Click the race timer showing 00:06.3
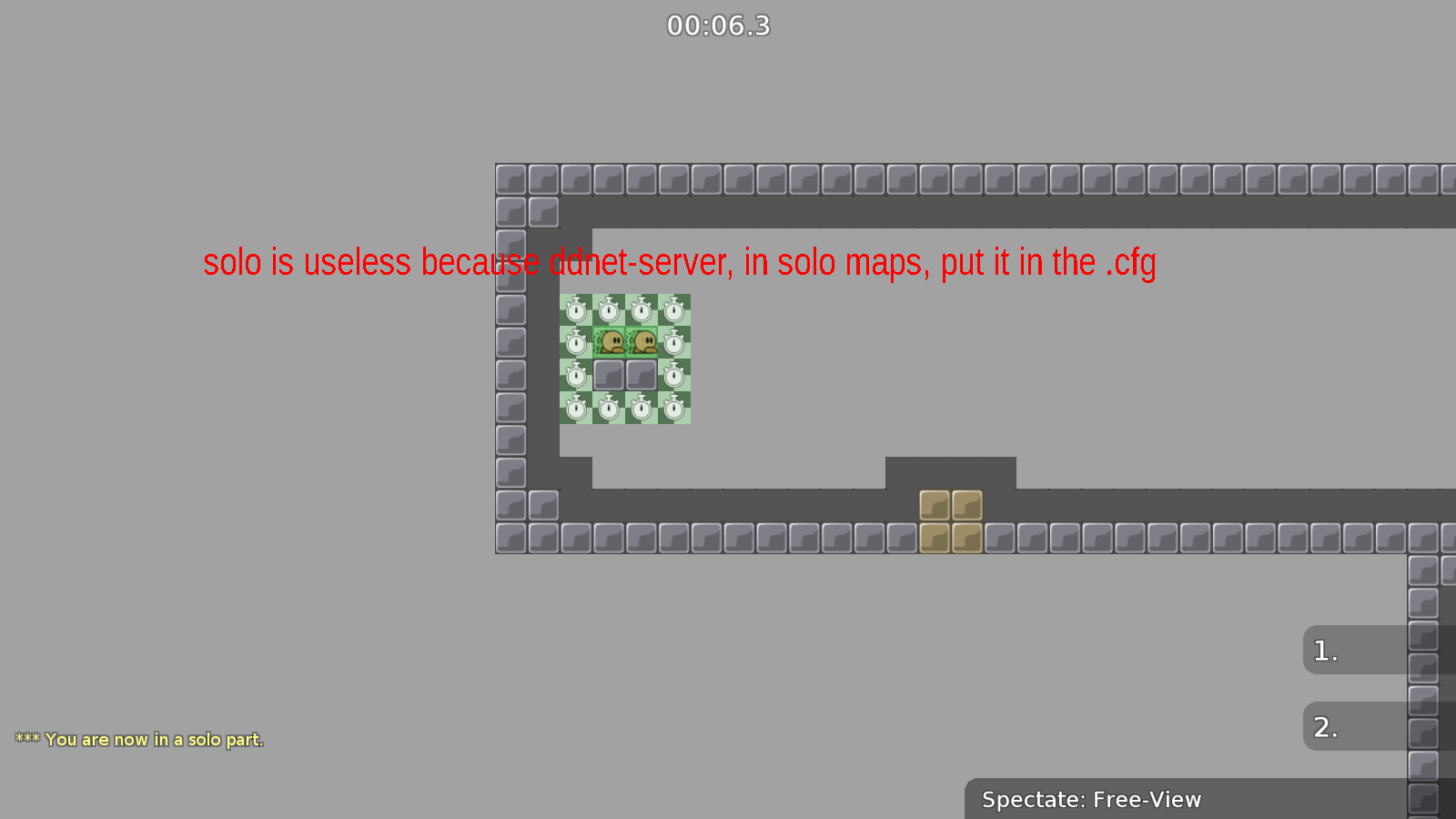The height and width of the screenshot is (819, 1456). [x=718, y=25]
